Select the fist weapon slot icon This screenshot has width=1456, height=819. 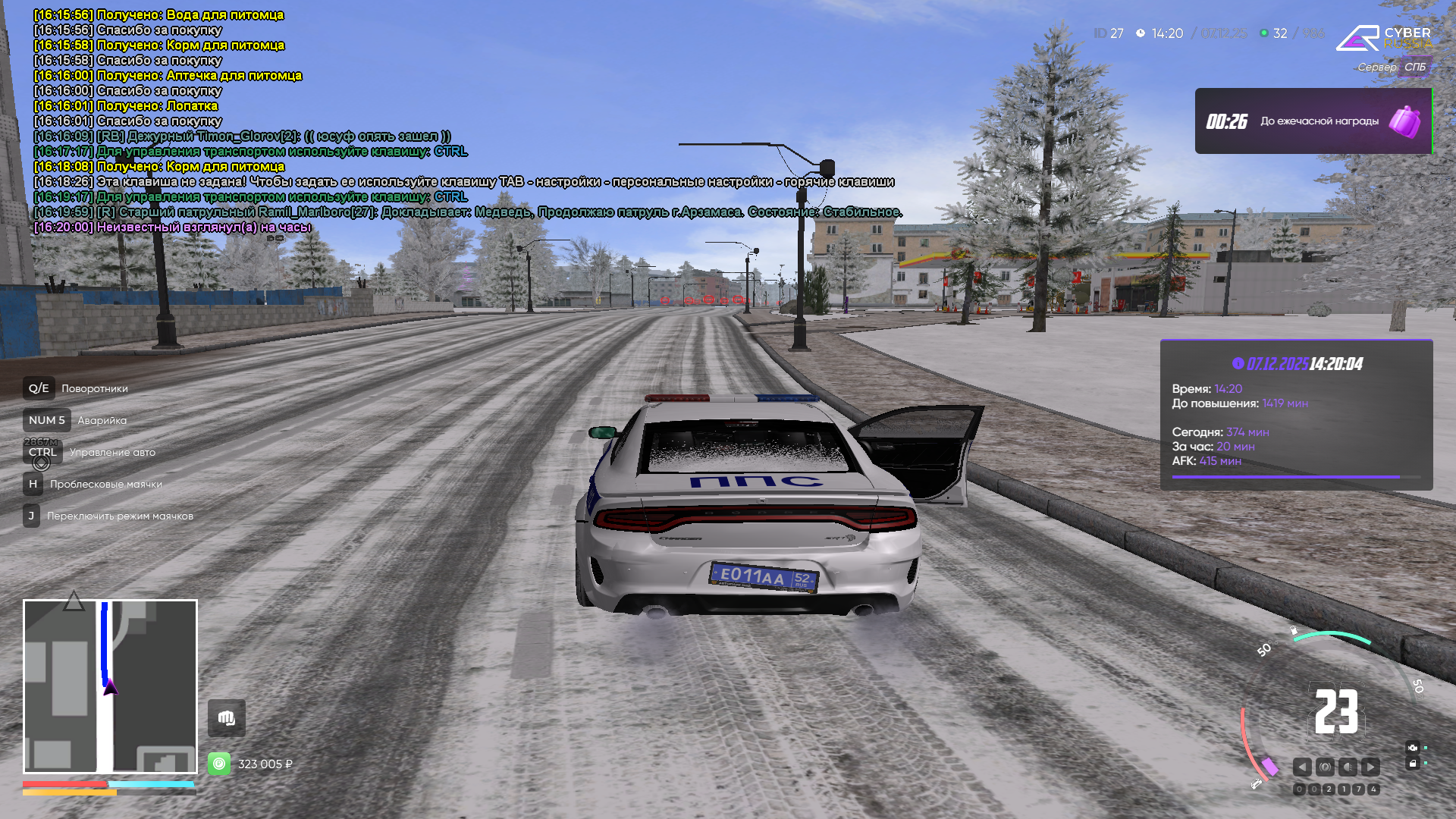(227, 718)
